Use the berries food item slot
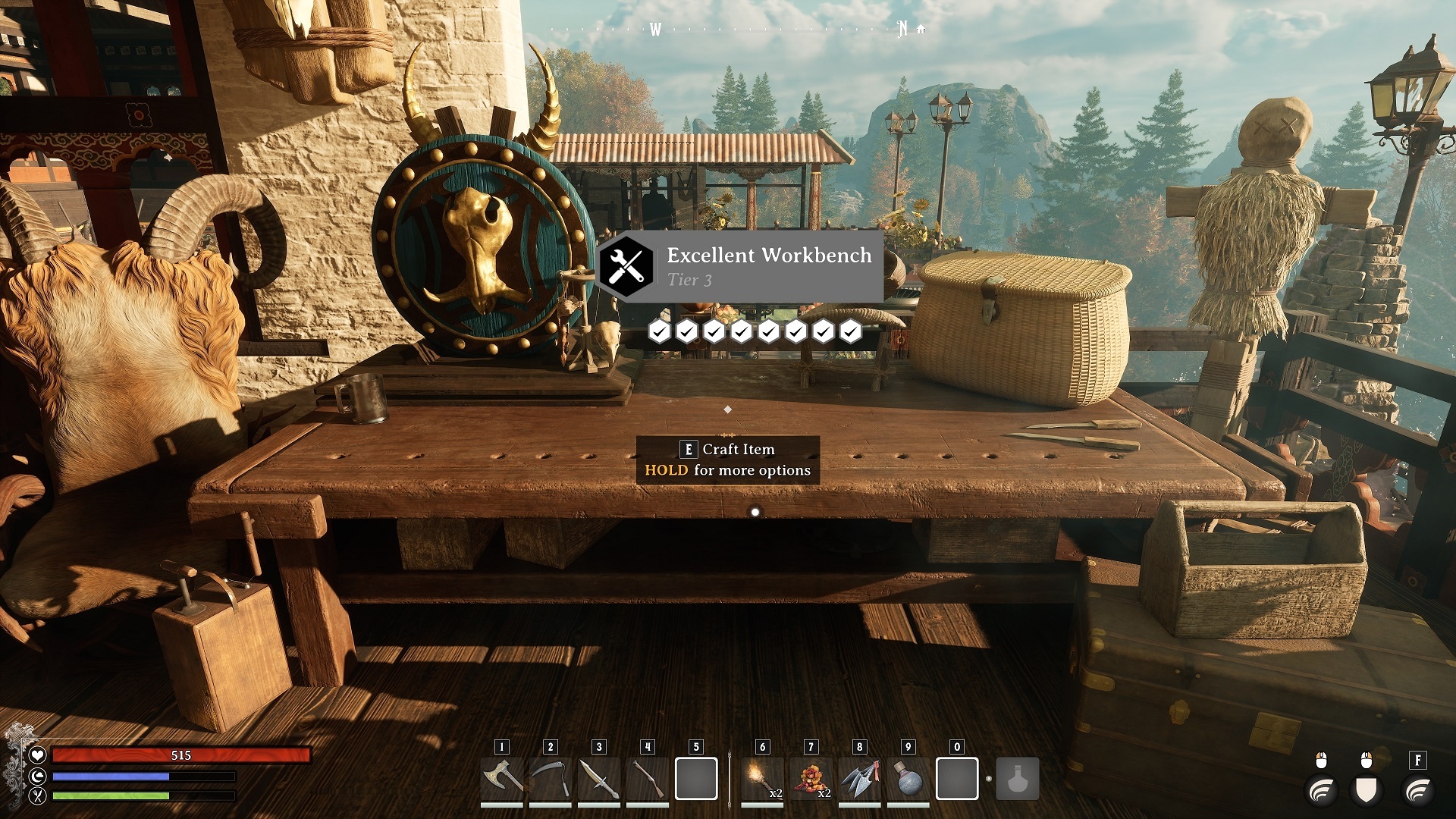This screenshot has height=819, width=1456. (811, 779)
